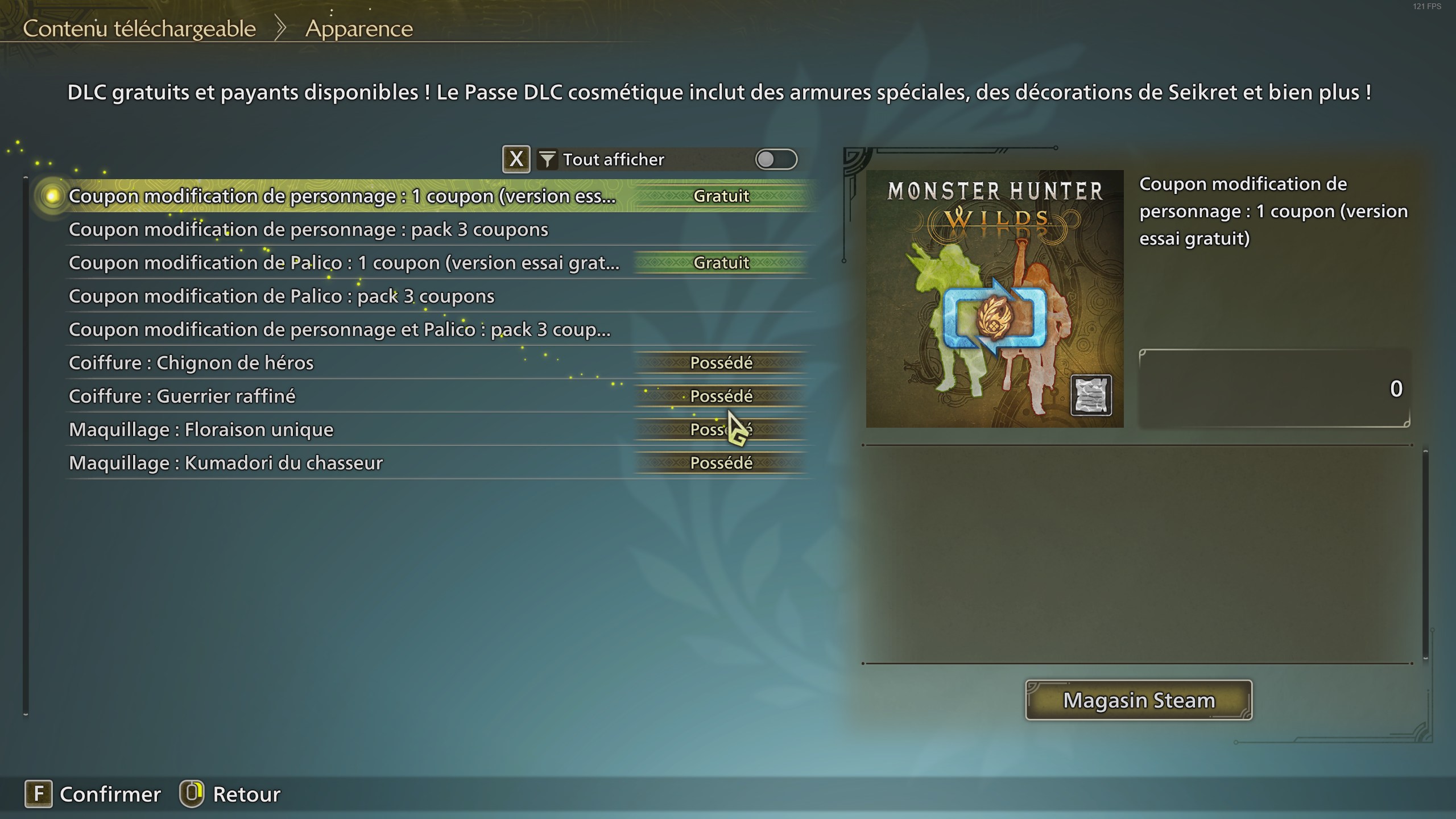Click the F key icon beside Confirmer
This screenshot has height=819, width=1456.
tap(39, 794)
